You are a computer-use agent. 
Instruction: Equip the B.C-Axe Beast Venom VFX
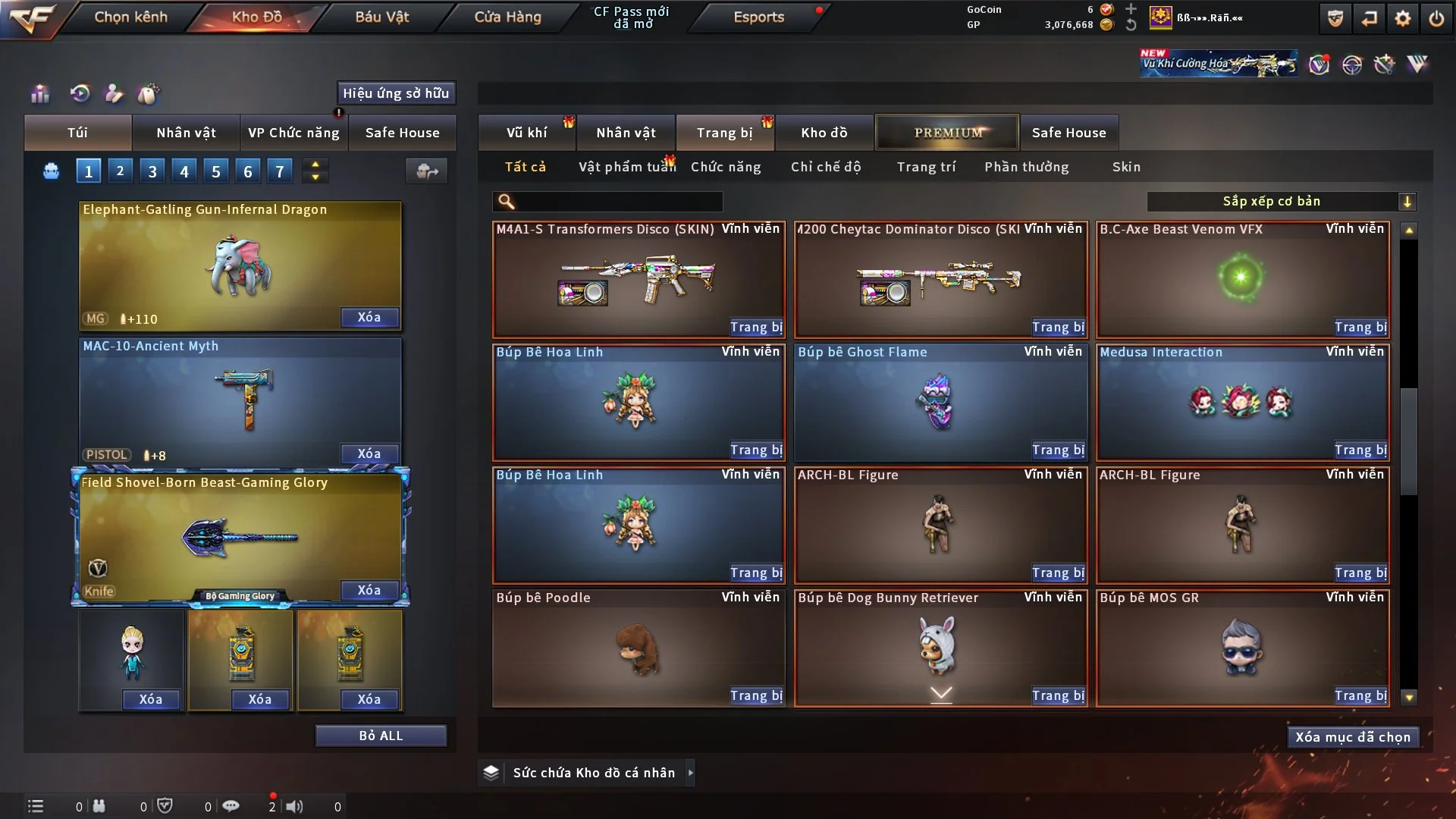pyautogui.click(x=1360, y=327)
